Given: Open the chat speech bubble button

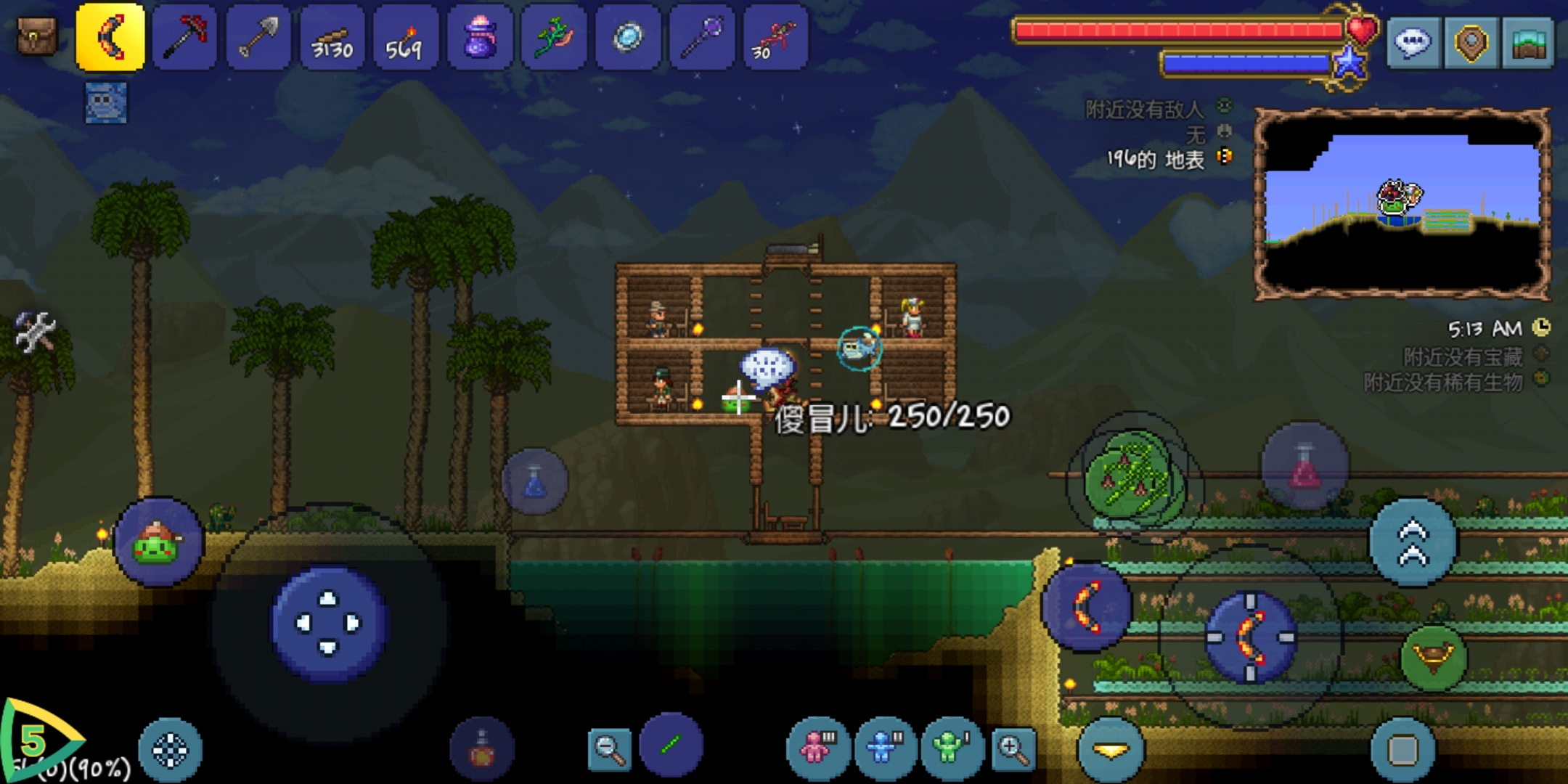Looking at the screenshot, I should click(x=1413, y=42).
